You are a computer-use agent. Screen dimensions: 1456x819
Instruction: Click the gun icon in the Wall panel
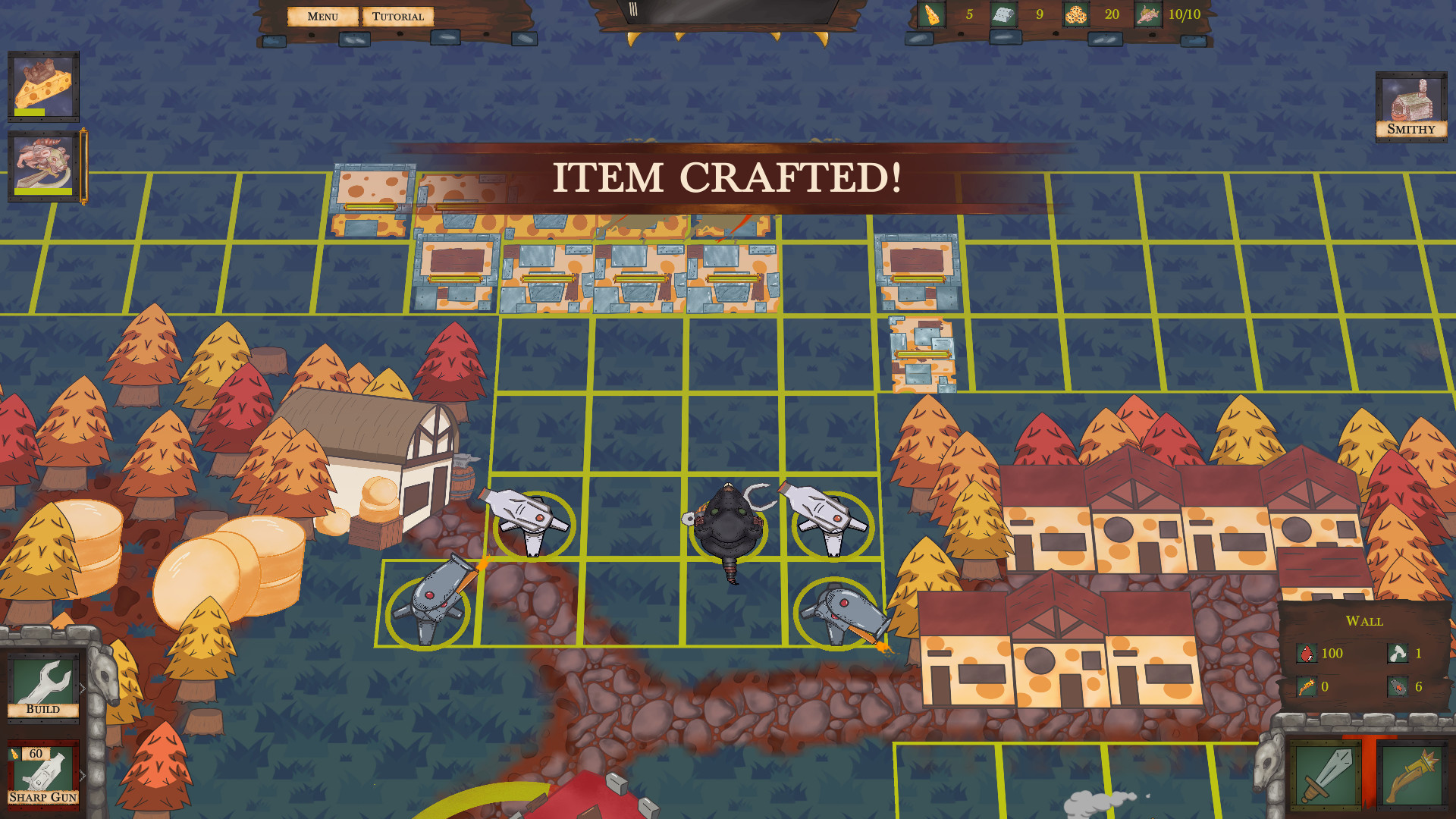1307,687
